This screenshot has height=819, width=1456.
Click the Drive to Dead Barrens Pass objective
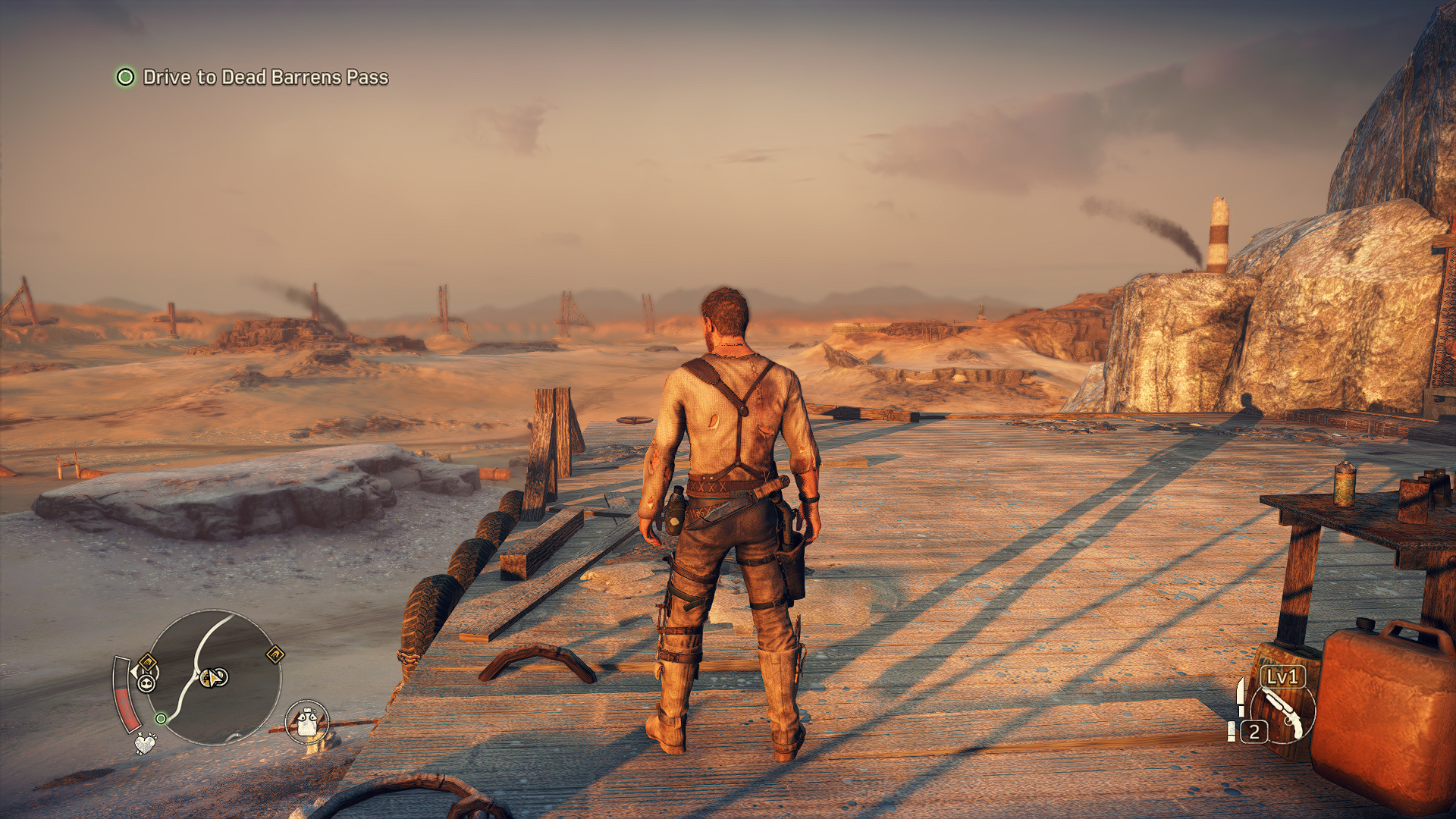coord(265,77)
